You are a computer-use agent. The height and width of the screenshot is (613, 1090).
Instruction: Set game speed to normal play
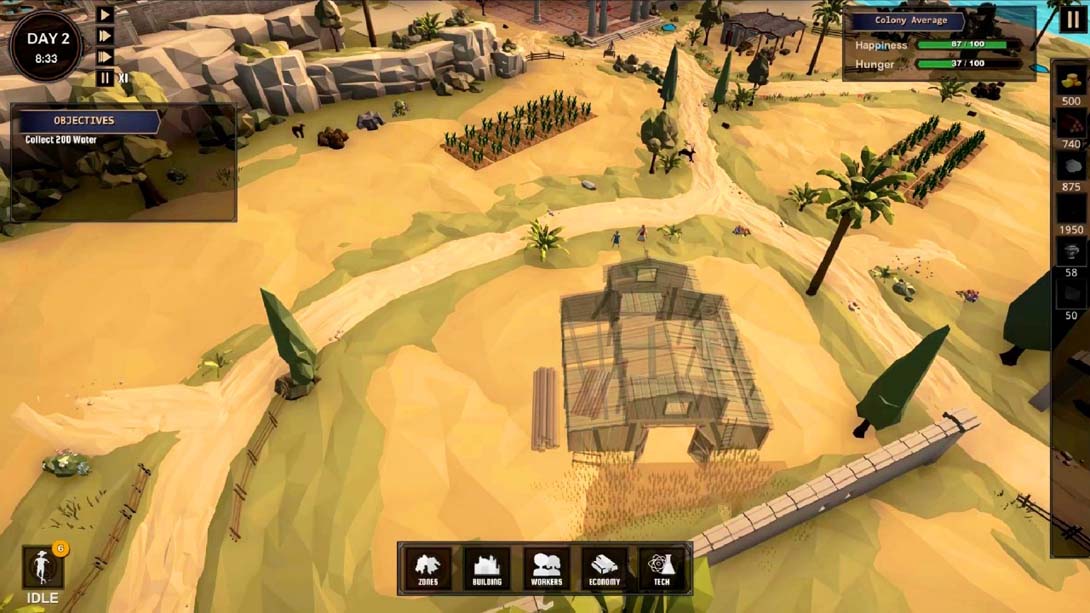pos(105,15)
